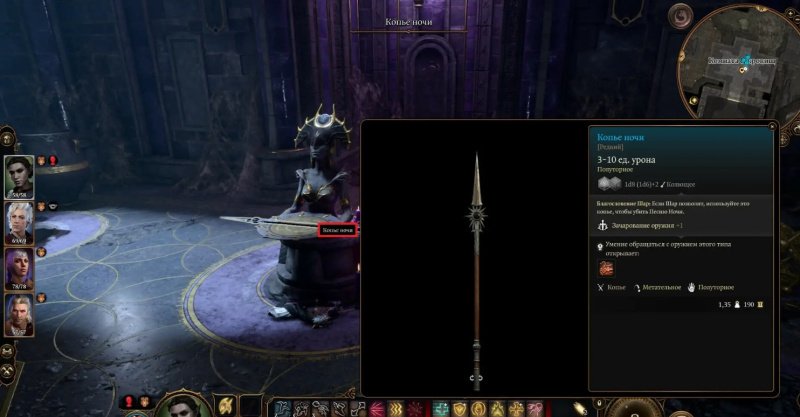Viewport: 800px width, 417px height.
Task: Click the round swirl button beside the minimap
Action: tap(681, 17)
